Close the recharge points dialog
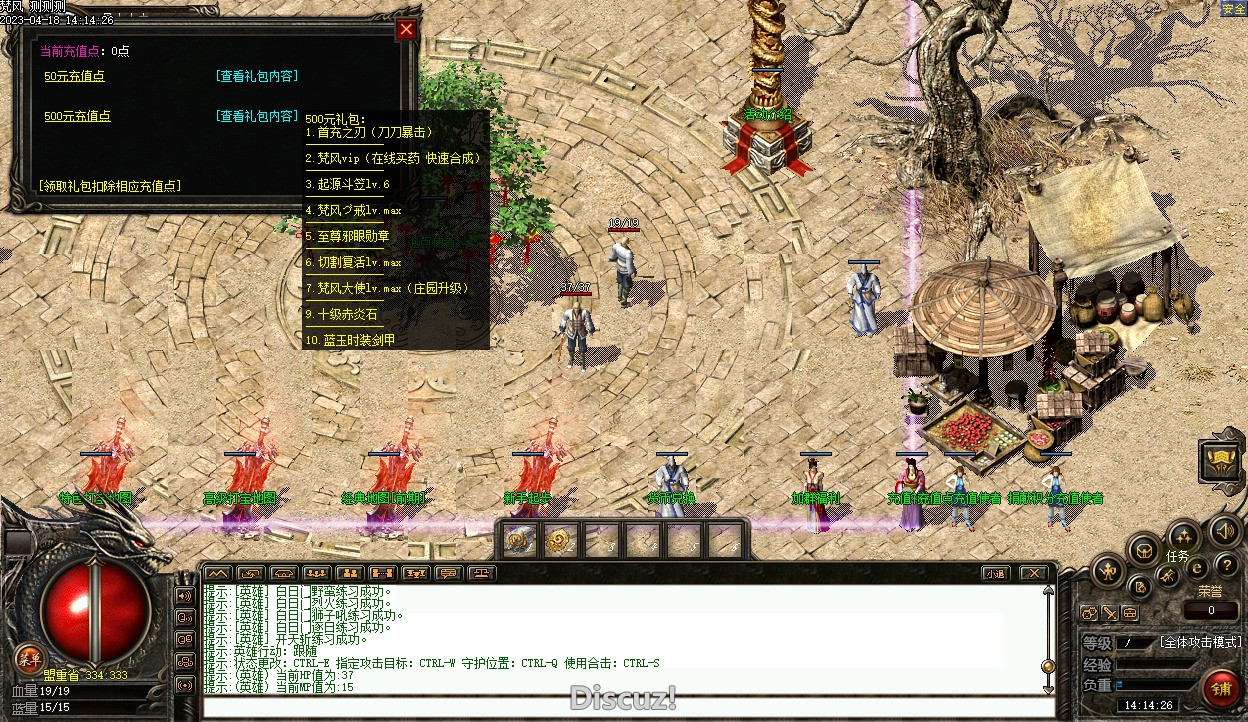 [x=406, y=29]
